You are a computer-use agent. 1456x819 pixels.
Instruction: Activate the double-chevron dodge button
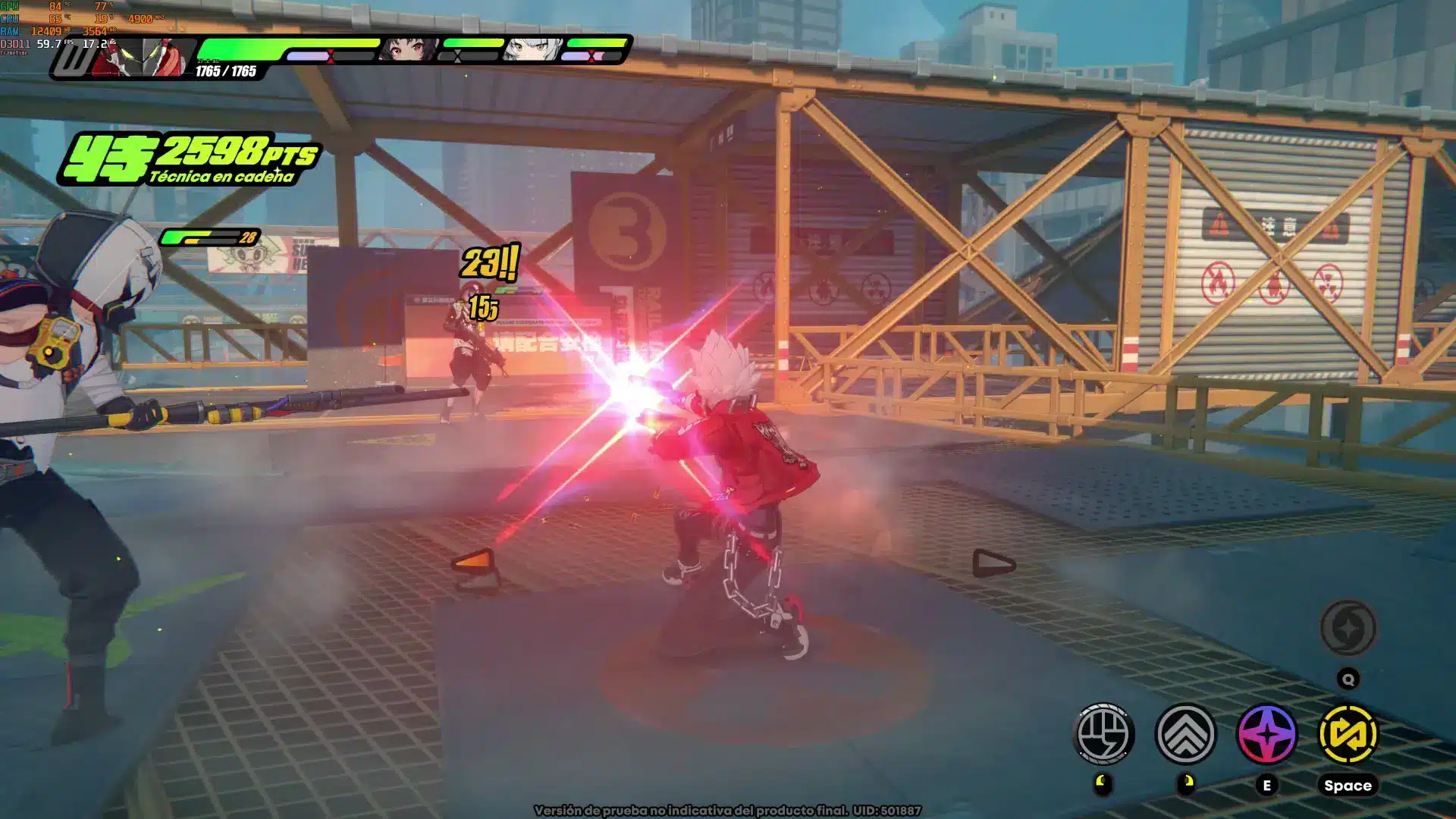[x=1185, y=734]
